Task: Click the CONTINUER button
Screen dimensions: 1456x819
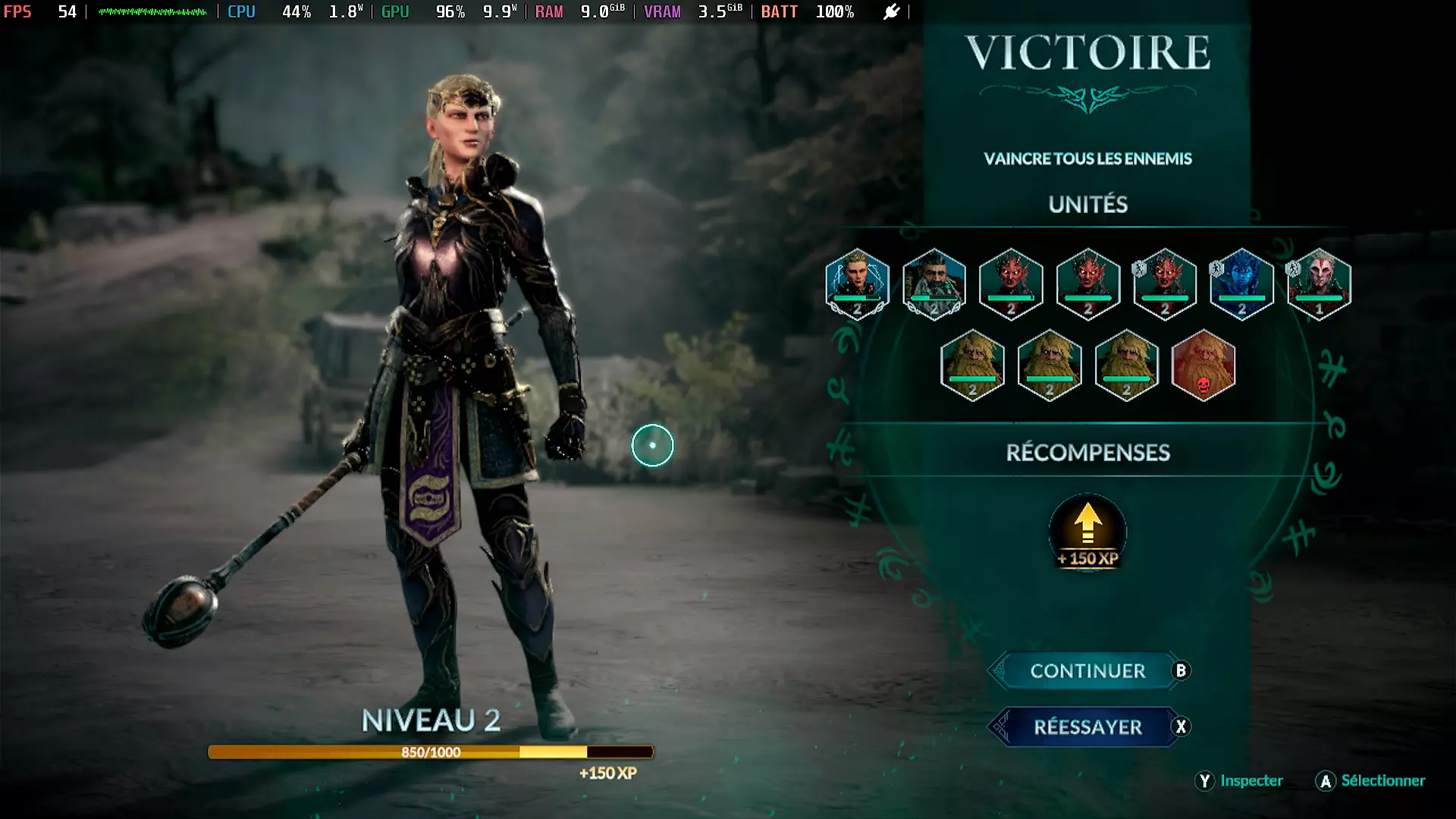Action: (1087, 671)
